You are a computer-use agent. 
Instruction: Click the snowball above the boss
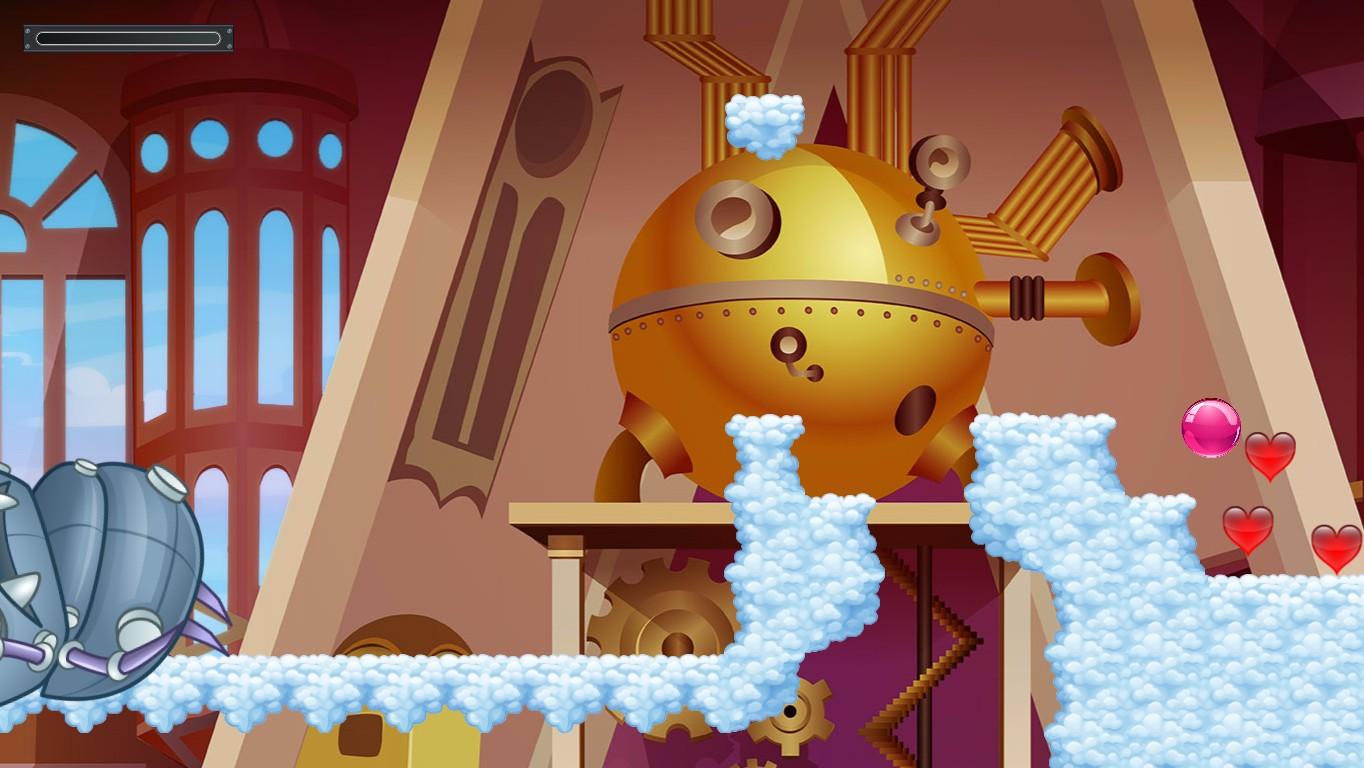coord(766,127)
